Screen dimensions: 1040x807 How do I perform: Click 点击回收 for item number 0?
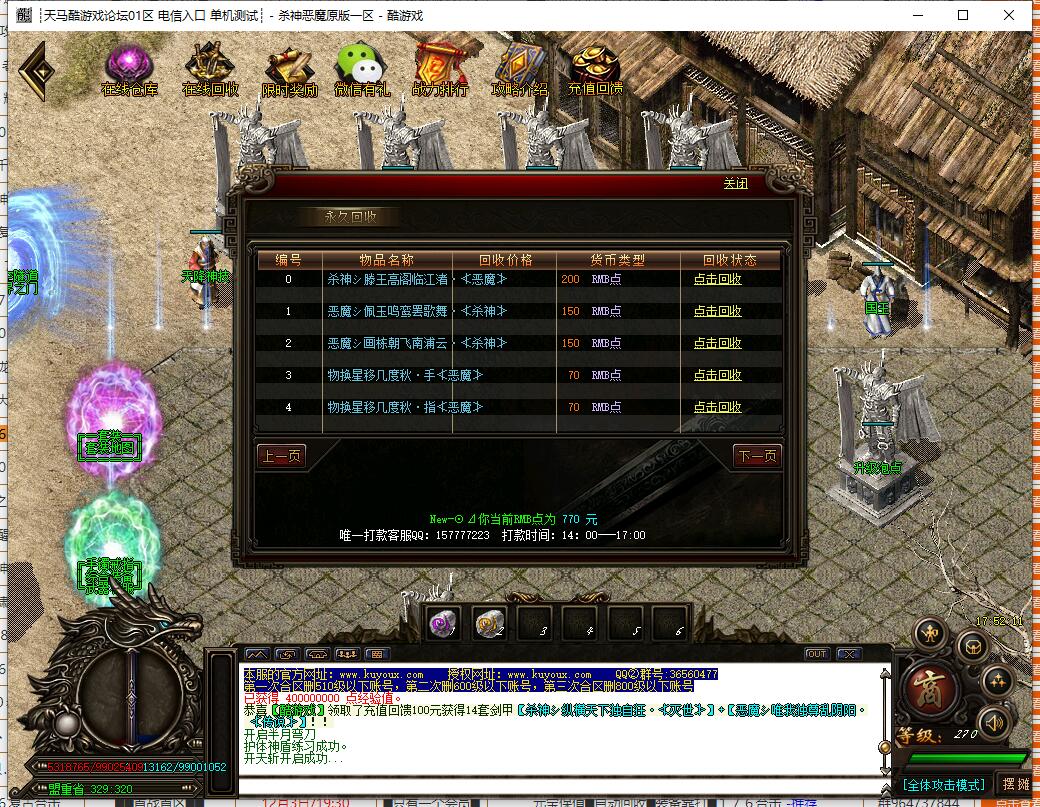(x=717, y=279)
